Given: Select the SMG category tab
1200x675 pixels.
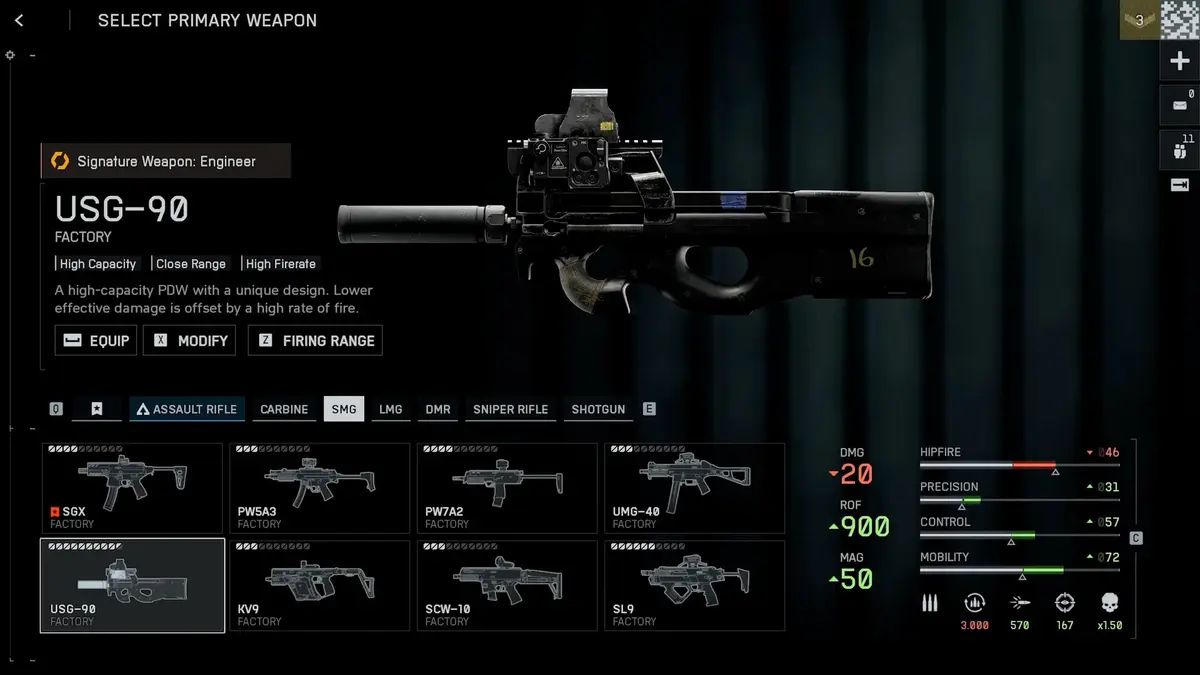Looking at the screenshot, I should point(343,409).
